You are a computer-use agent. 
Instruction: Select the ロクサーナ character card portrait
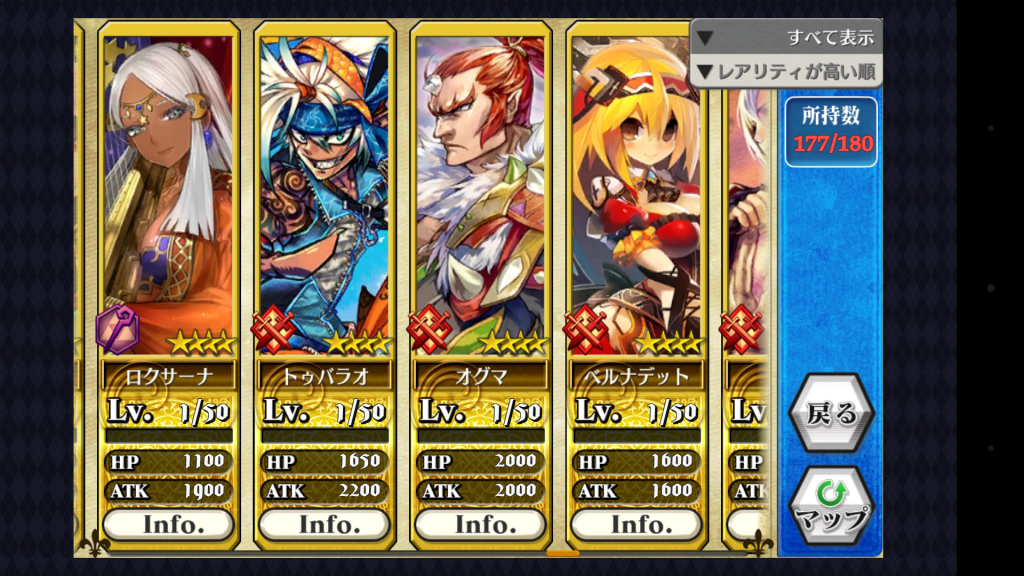168,190
